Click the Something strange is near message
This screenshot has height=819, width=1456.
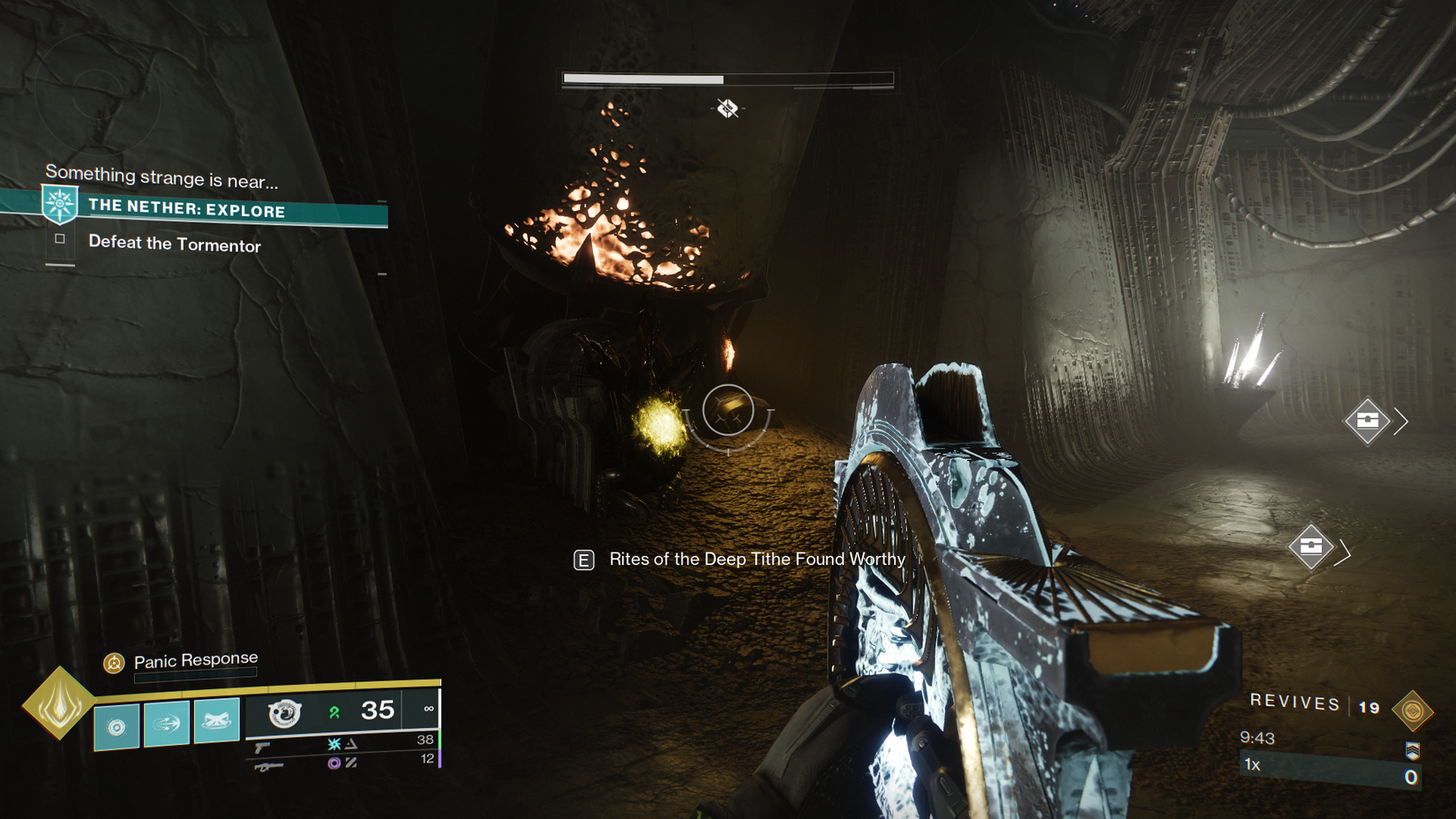[161, 177]
